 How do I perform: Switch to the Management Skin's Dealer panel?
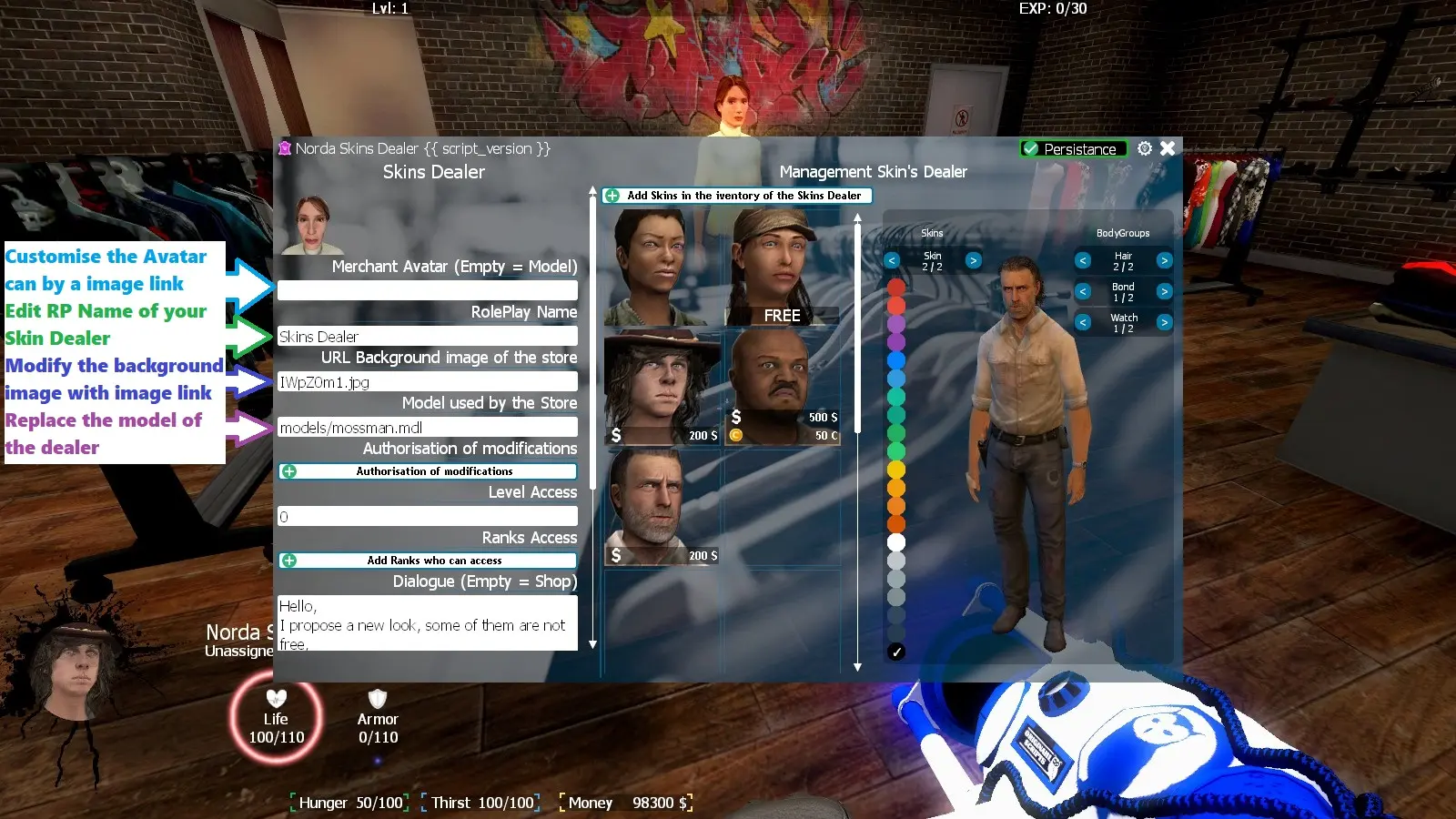click(x=874, y=171)
